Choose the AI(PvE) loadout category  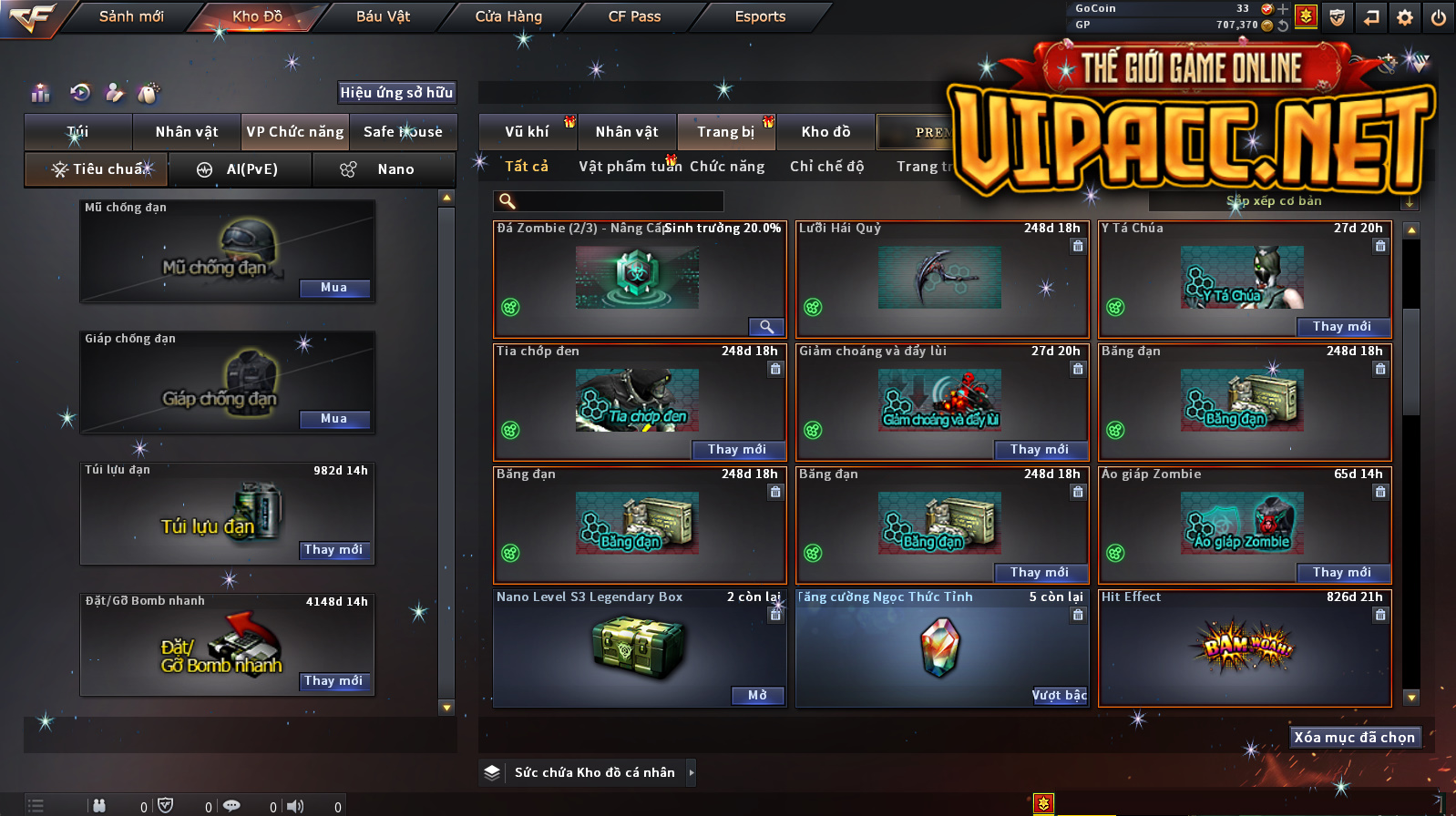tap(241, 169)
